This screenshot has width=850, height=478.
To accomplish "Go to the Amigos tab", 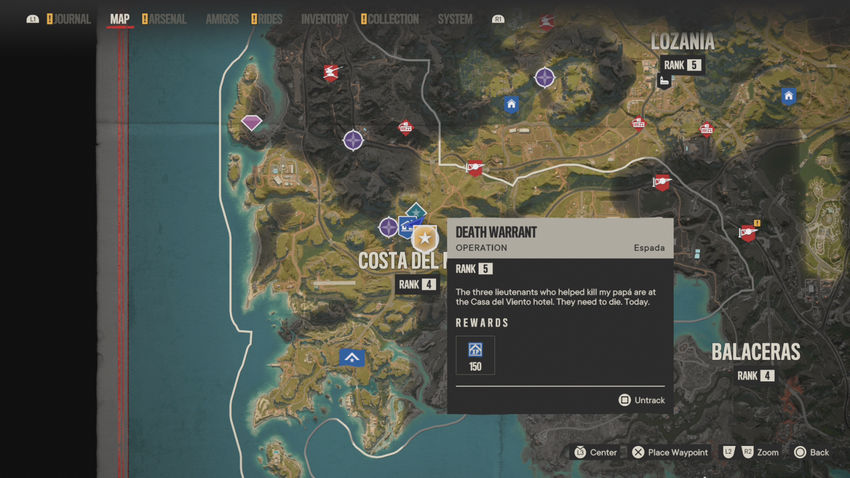I will coord(222,19).
